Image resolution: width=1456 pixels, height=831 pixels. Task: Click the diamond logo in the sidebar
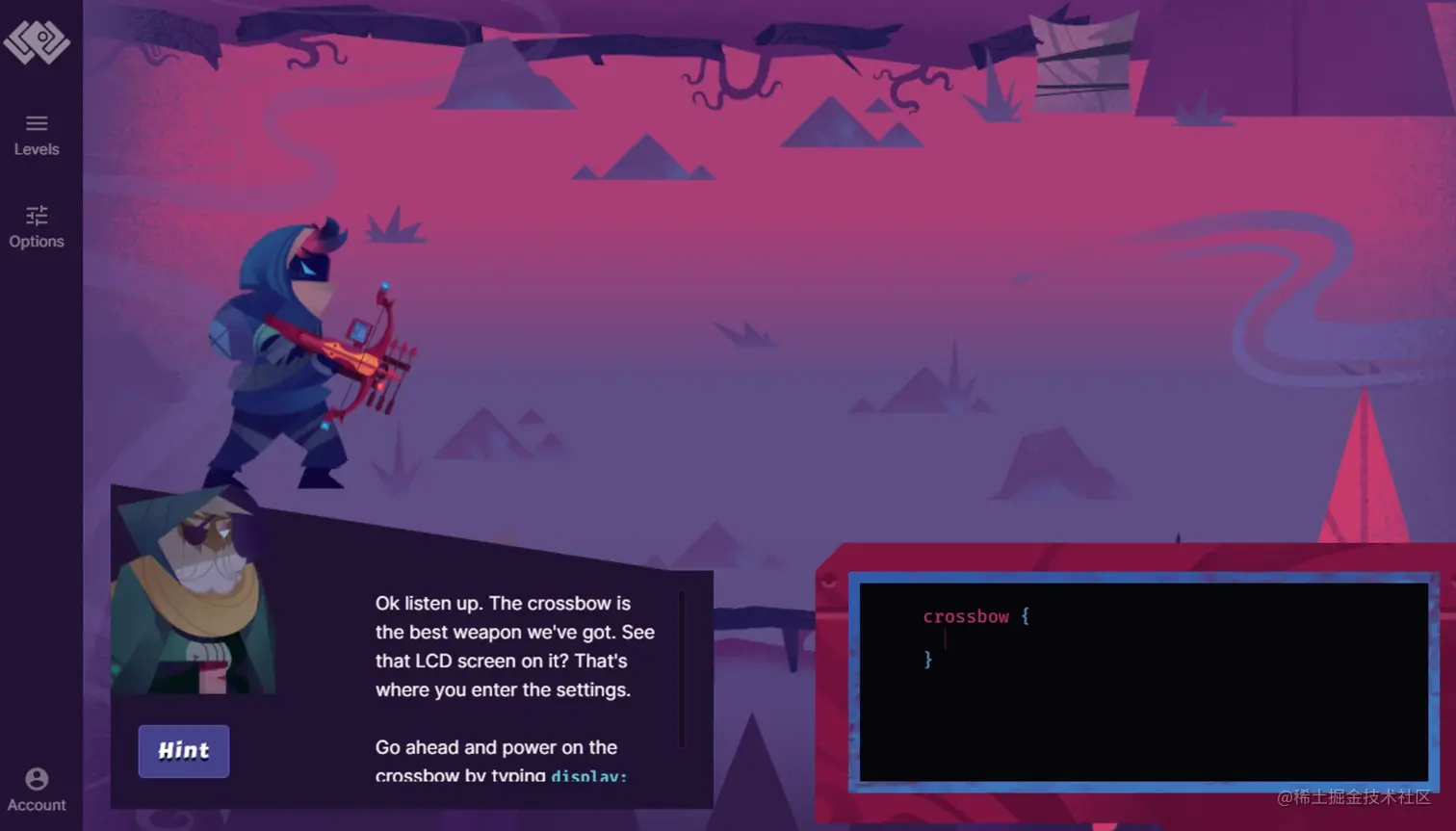[37, 40]
